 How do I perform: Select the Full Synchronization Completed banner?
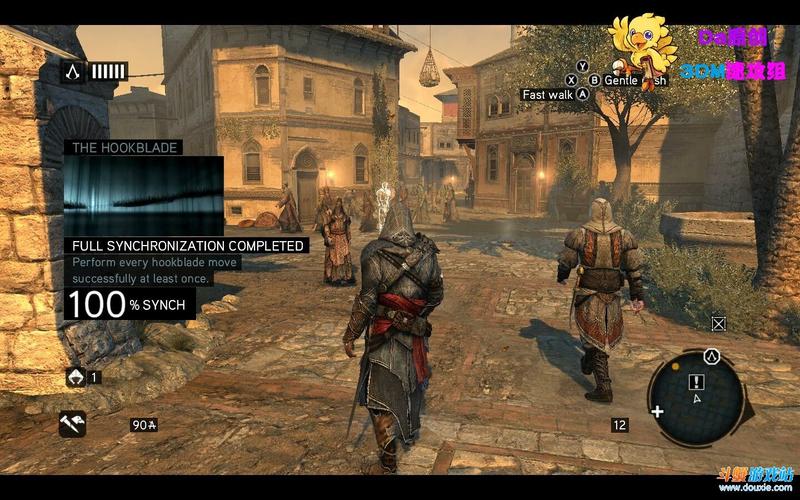pos(187,245)
